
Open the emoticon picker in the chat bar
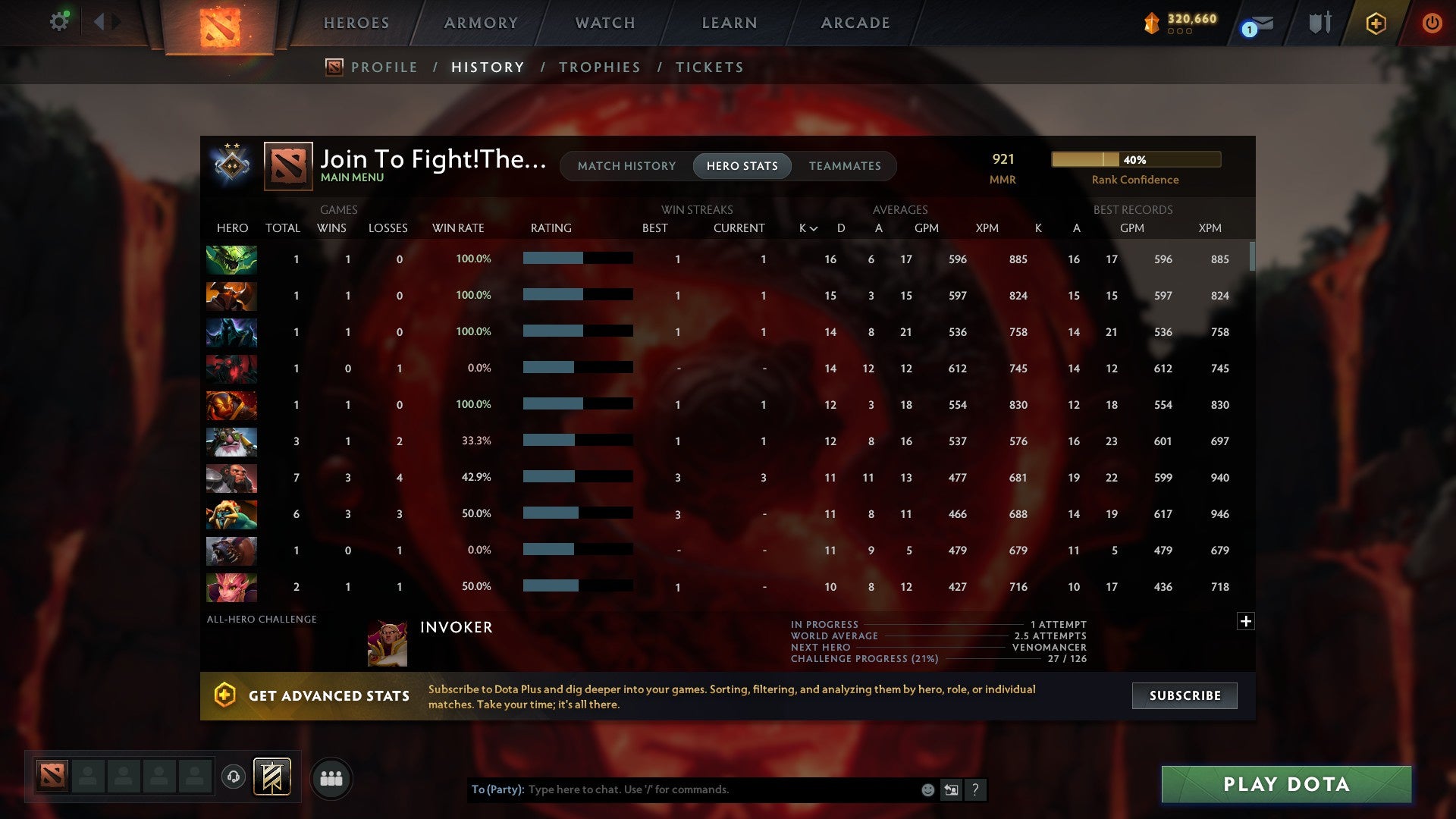point(927,789)
